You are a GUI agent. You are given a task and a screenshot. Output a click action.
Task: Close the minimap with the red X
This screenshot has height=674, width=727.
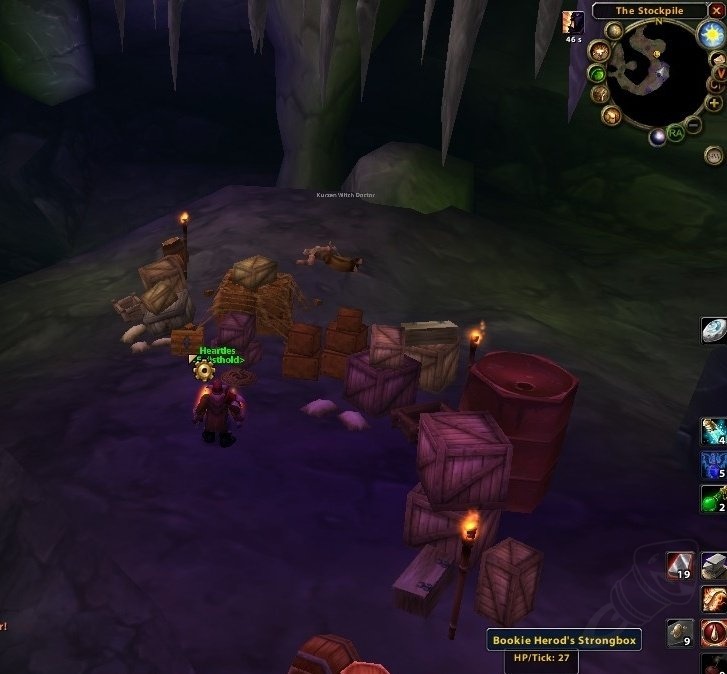click(x=717, y=12)
